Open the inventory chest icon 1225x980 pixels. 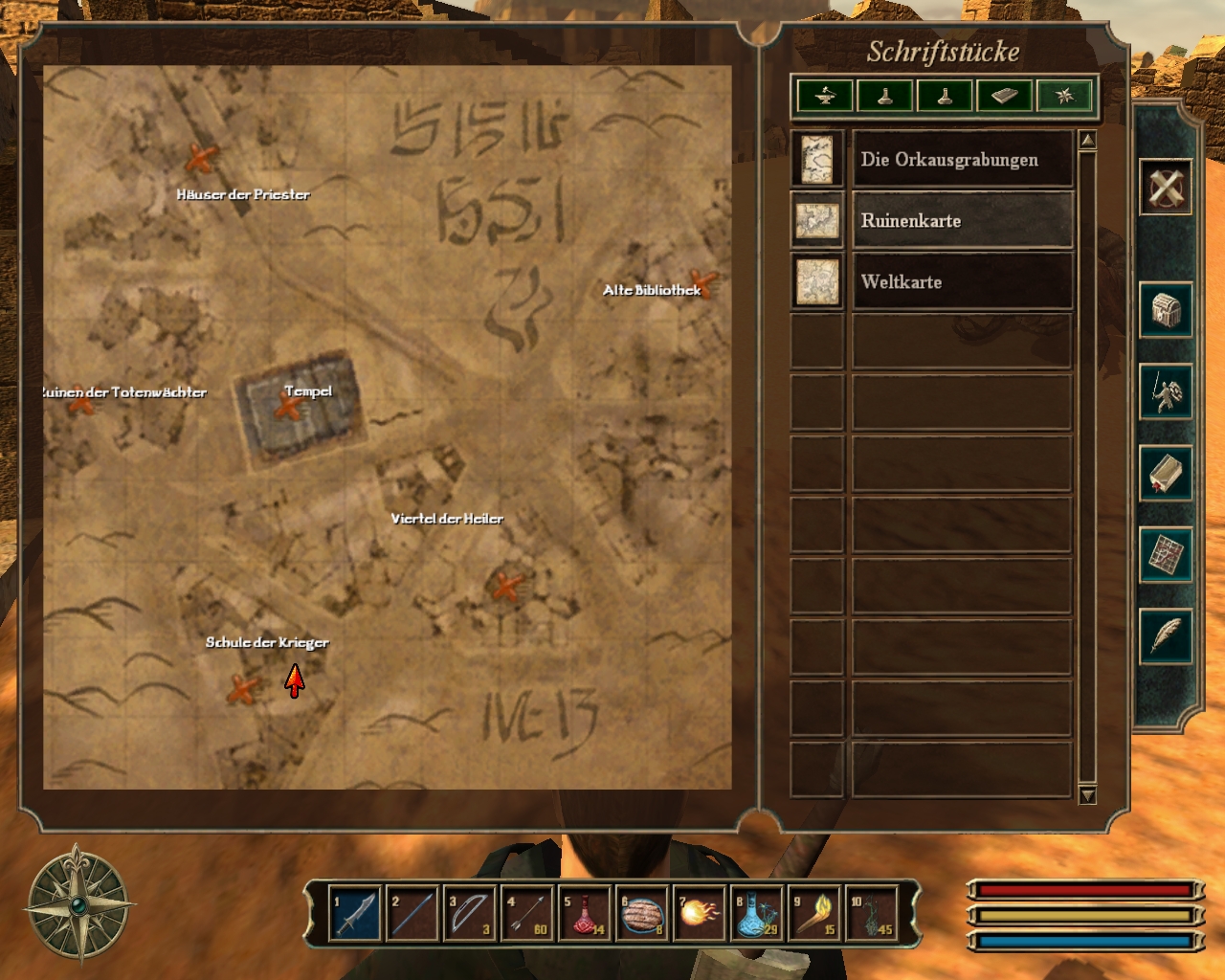(x=1166, y=310)
